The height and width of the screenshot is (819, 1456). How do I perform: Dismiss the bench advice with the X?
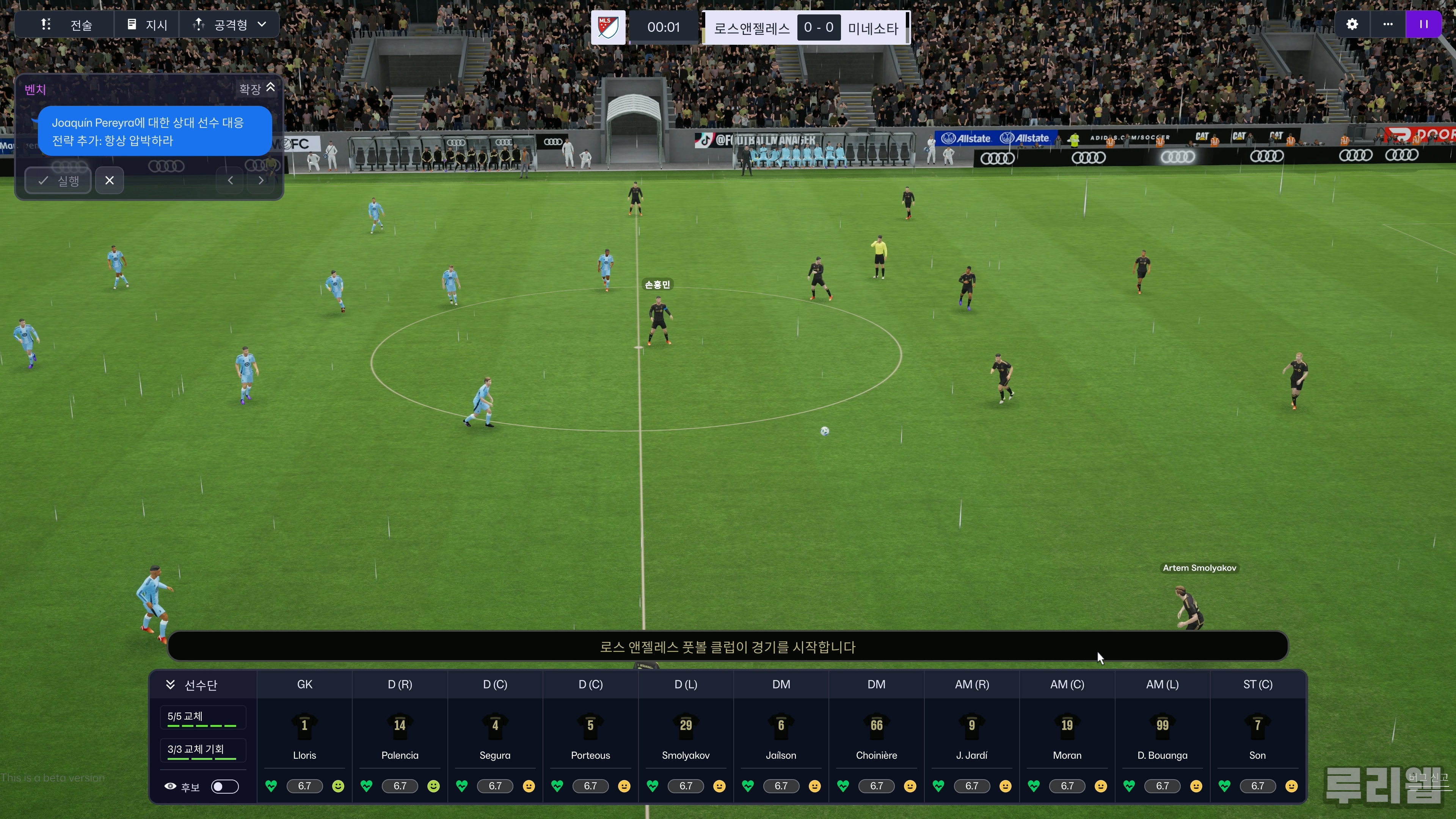[x=110, y=181]
